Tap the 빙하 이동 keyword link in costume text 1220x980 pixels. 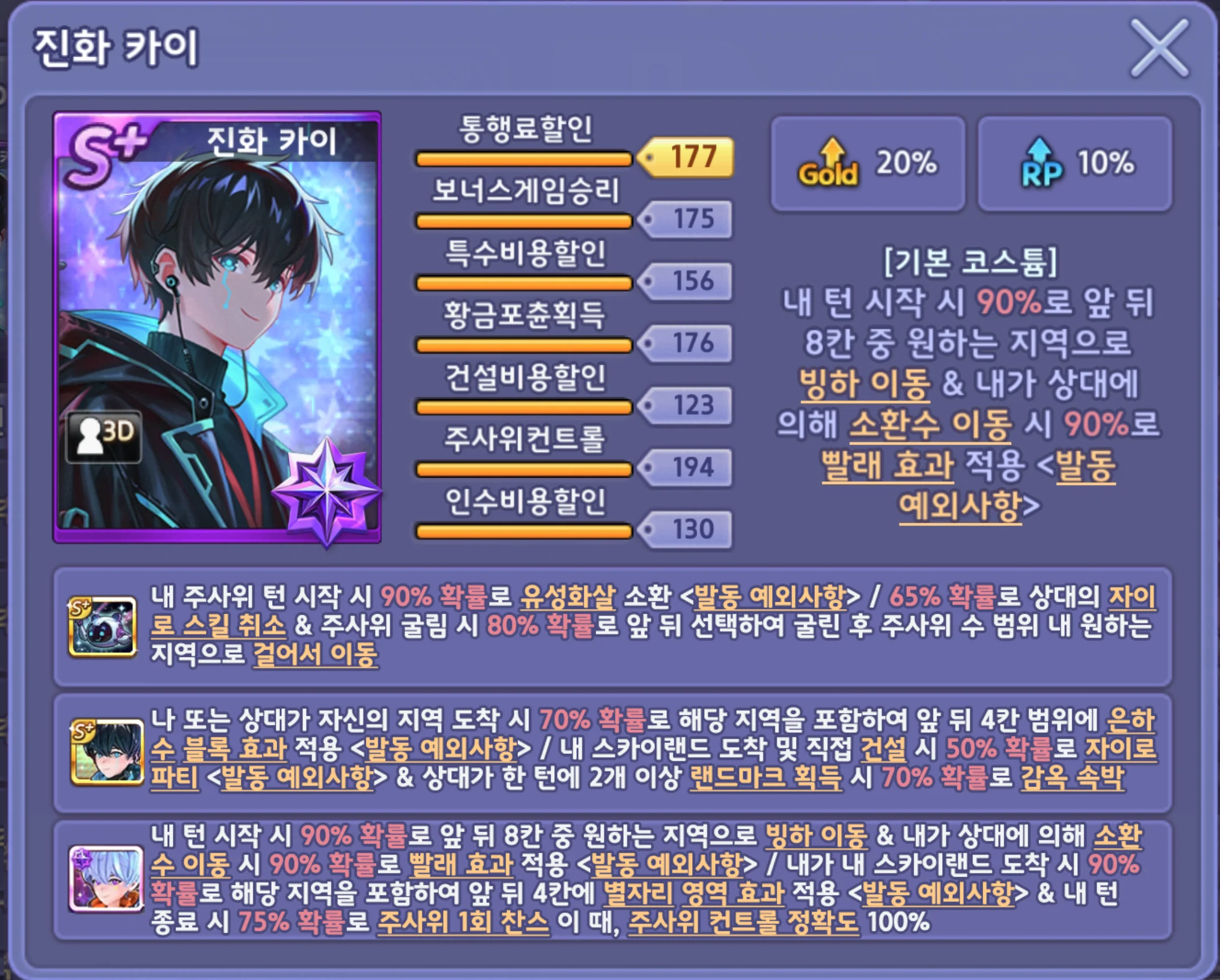point(864,384)
